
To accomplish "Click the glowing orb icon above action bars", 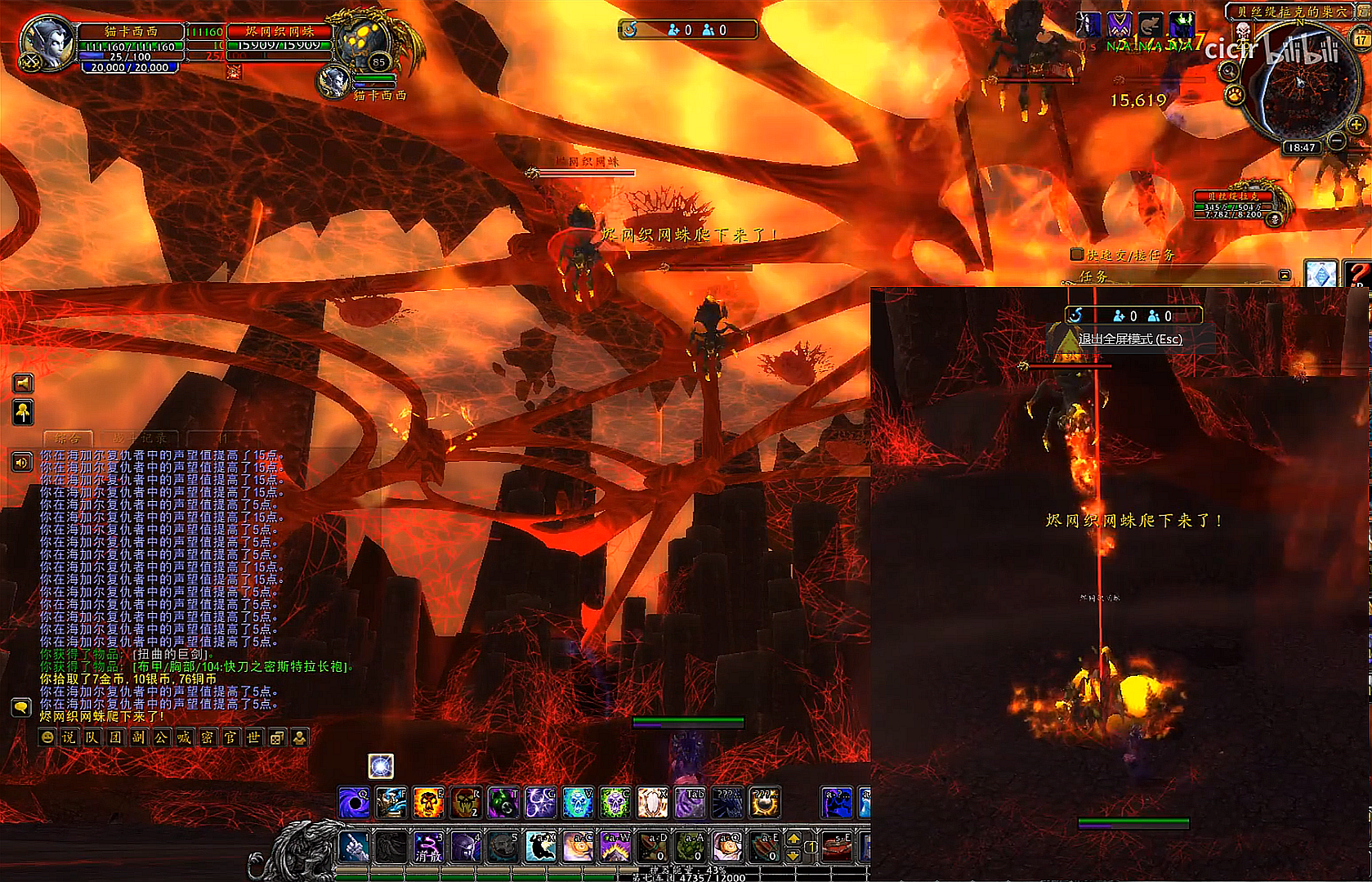I will click(381, 766).
